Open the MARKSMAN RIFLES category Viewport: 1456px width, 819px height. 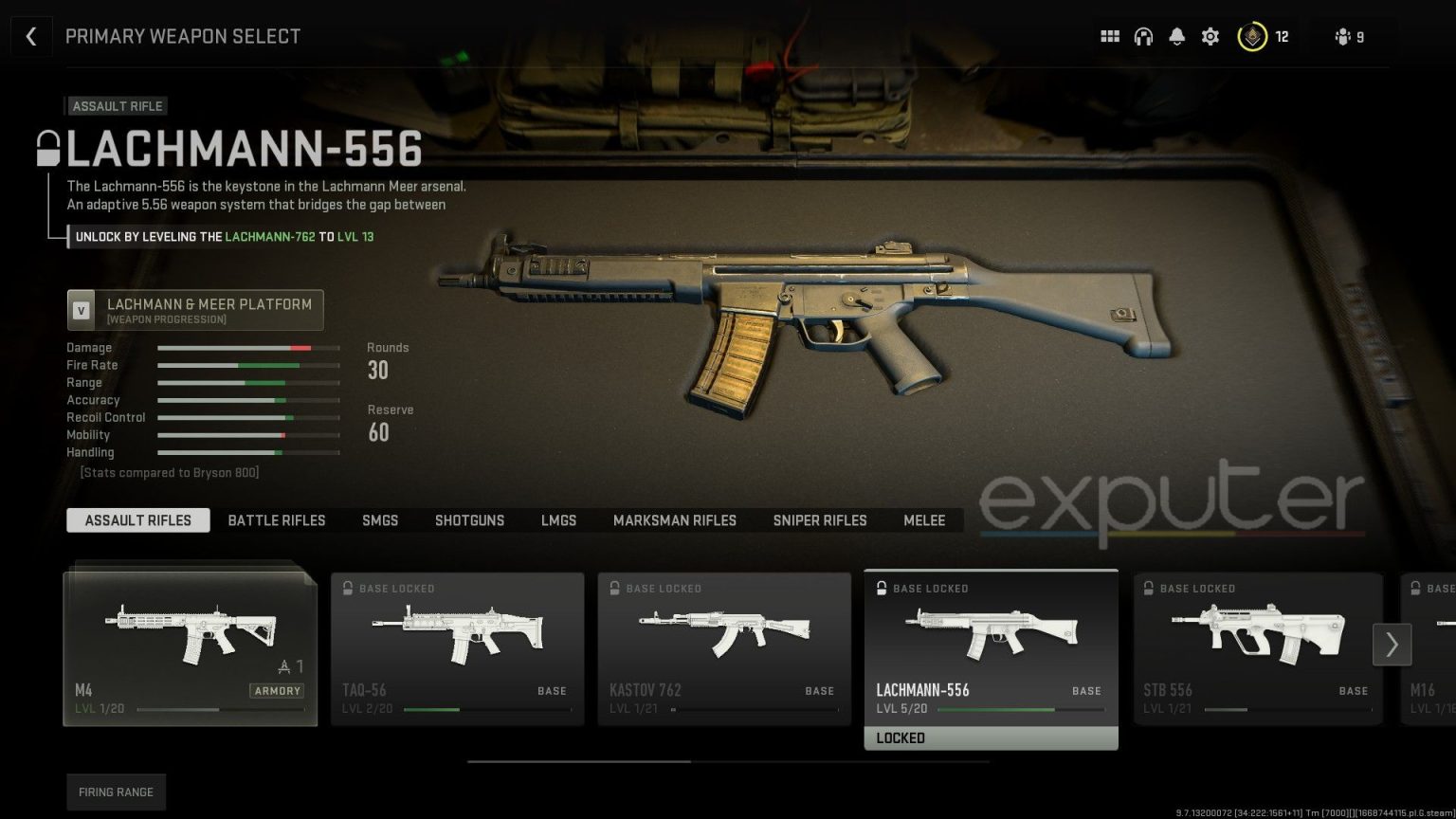[675, 520]
